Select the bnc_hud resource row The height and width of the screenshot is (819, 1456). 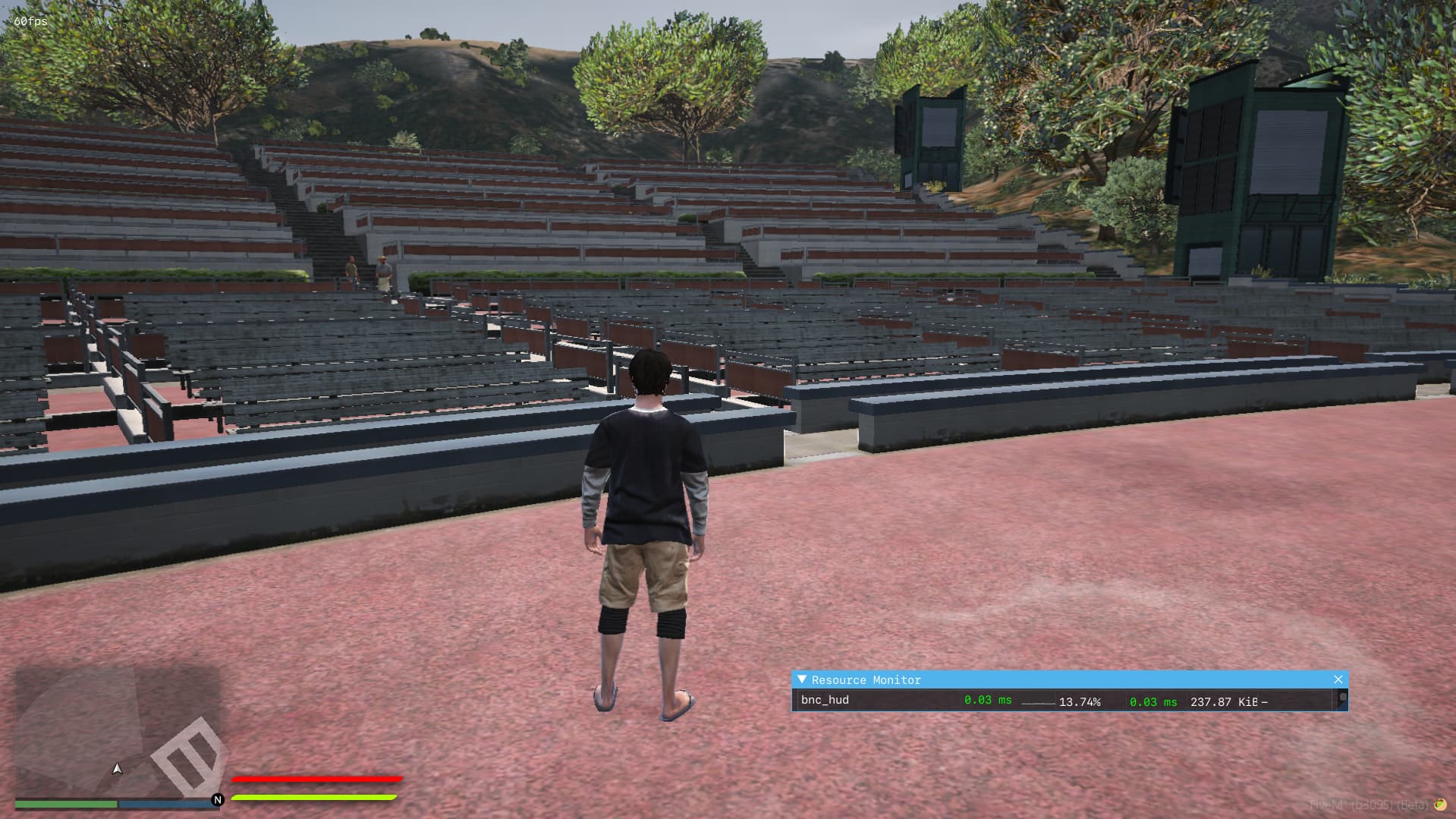[825, 700]
